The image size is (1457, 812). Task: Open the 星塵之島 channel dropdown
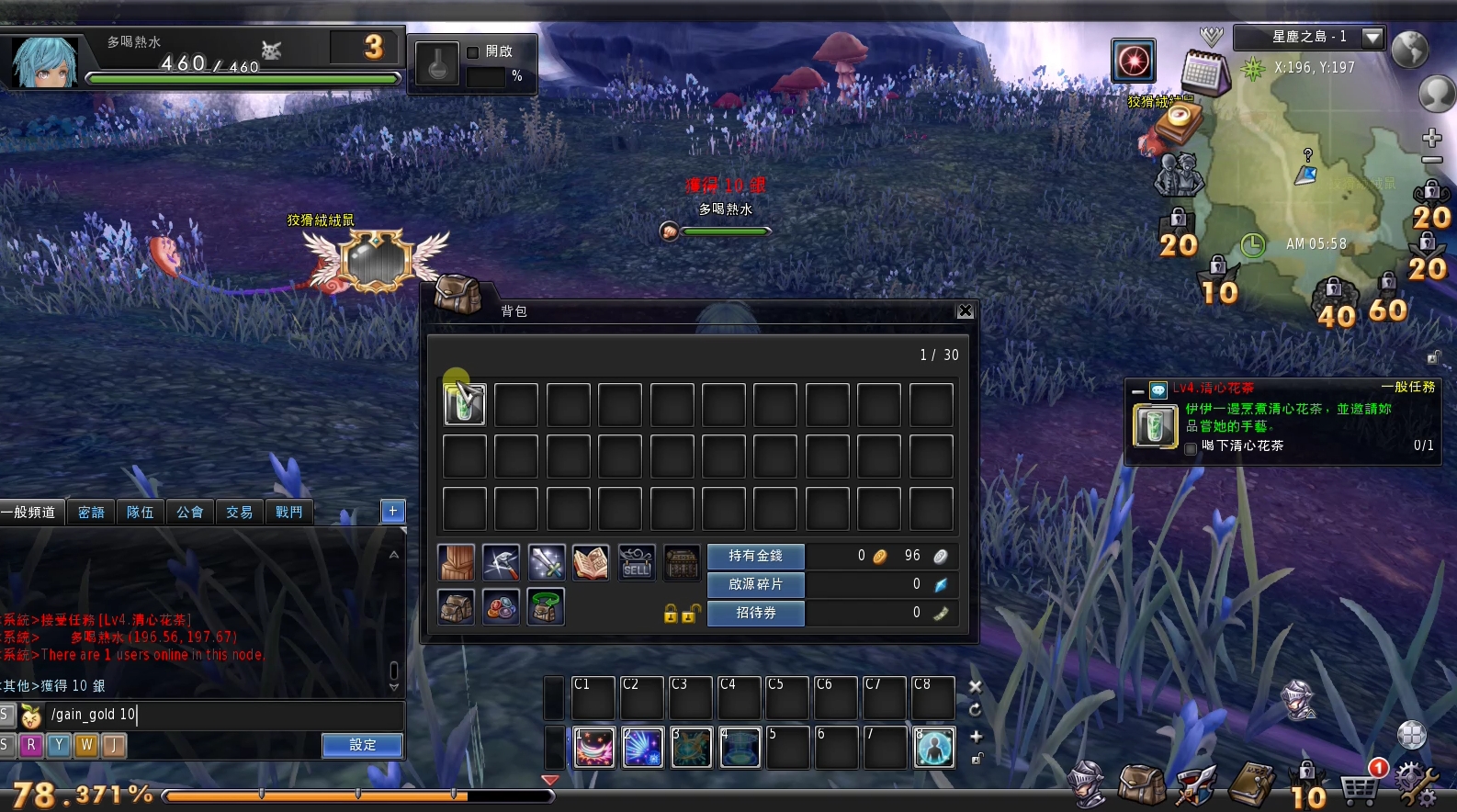(1372, 38)
